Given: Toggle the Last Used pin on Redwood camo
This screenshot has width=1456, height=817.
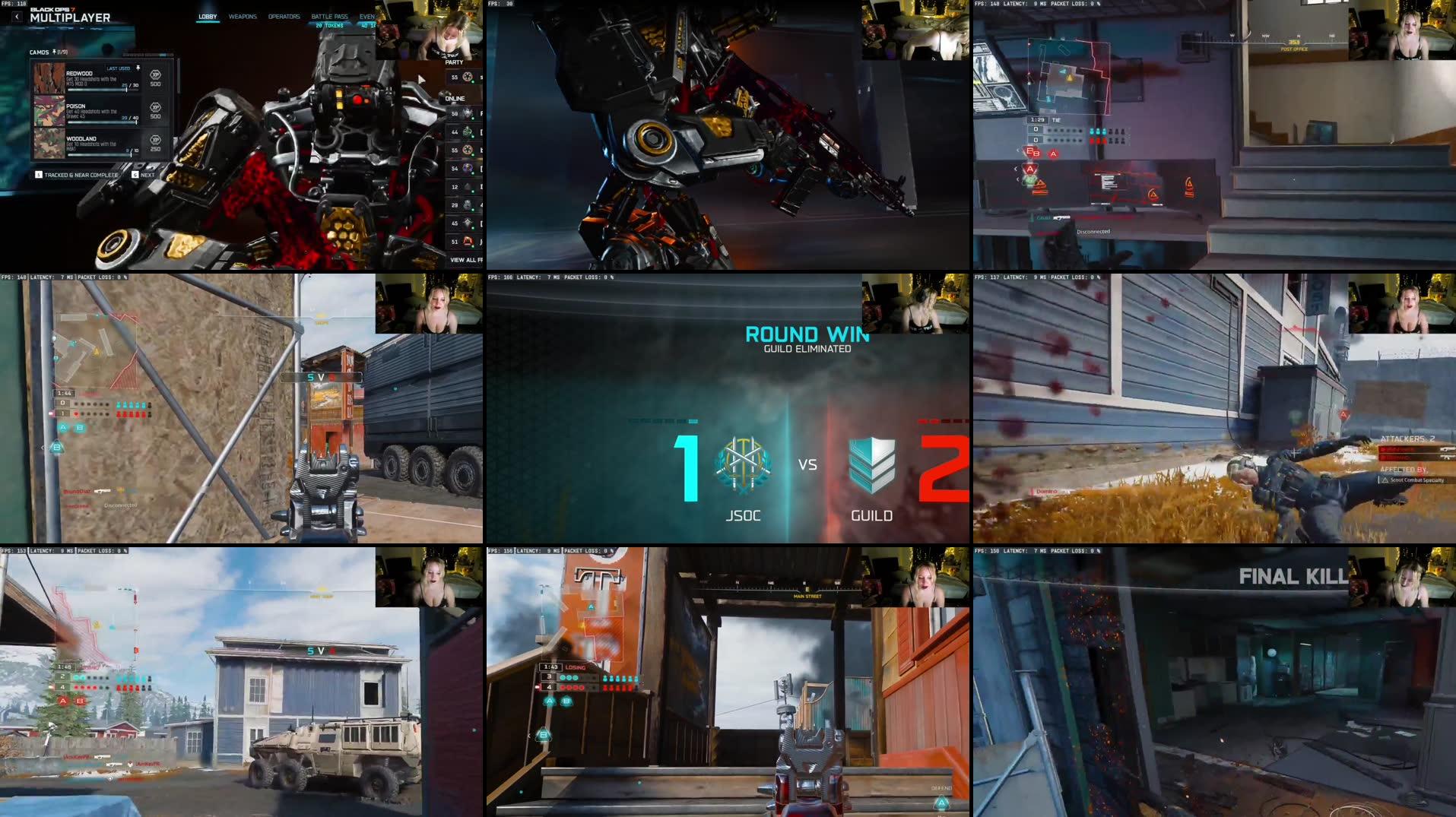Looking at the screenshot, I should pyautogui.click(x=138, y=68).
